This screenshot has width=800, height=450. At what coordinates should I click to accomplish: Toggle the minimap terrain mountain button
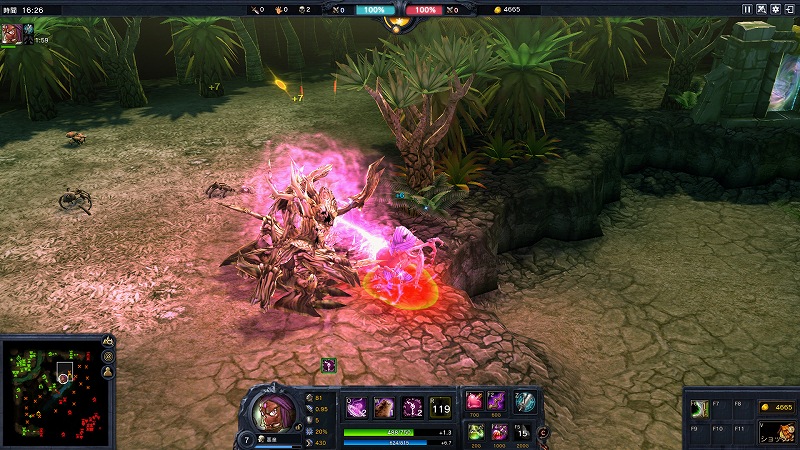[108, 342]
